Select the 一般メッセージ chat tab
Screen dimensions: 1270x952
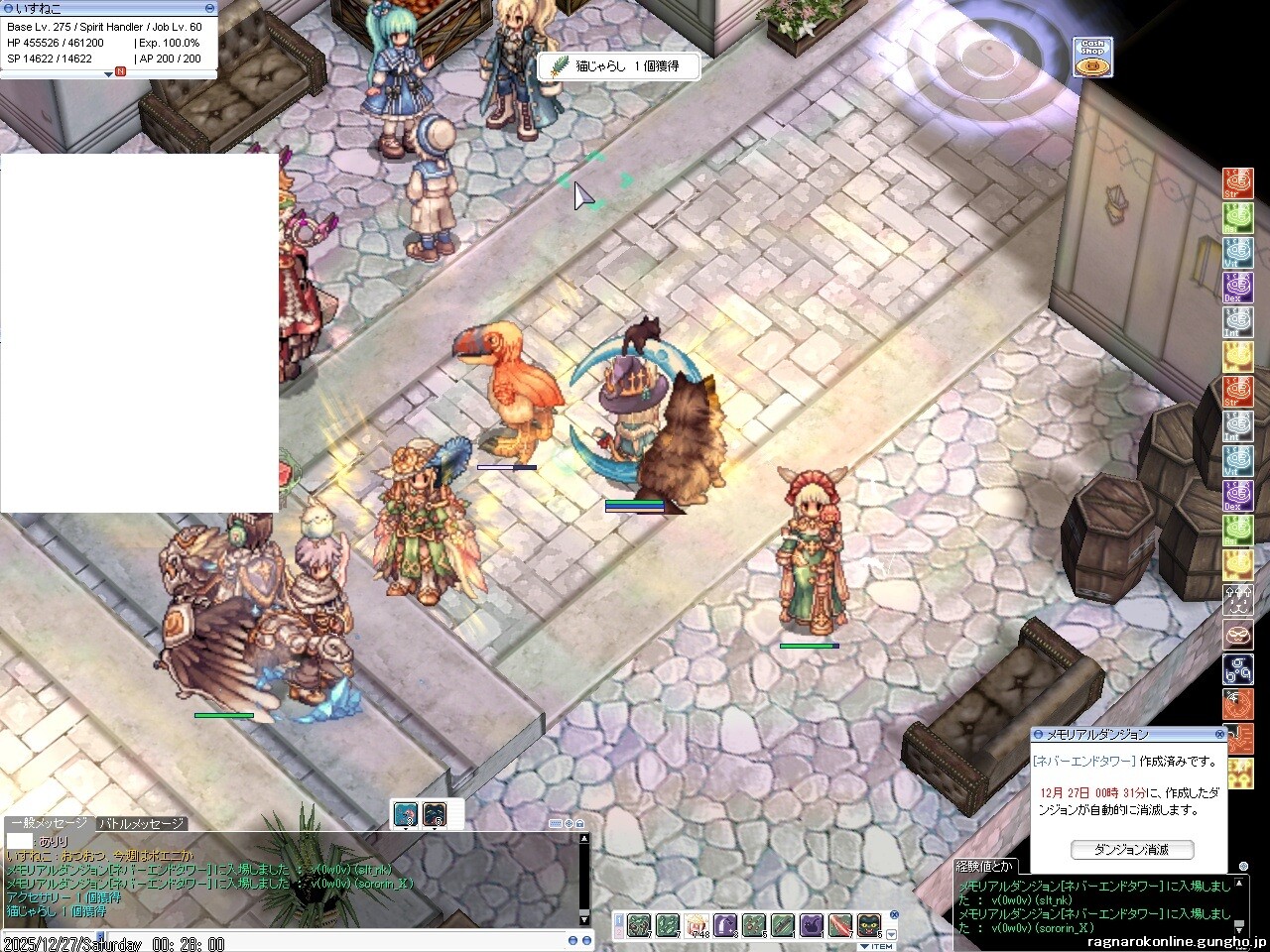point(48,824)
